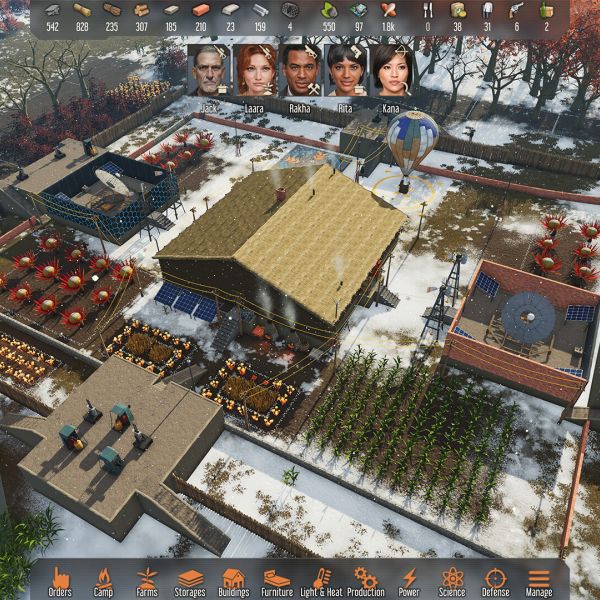The height and width of the screenshot is (600, 600).
Task: Open the Orders menu
Action: tap(60, 579)
